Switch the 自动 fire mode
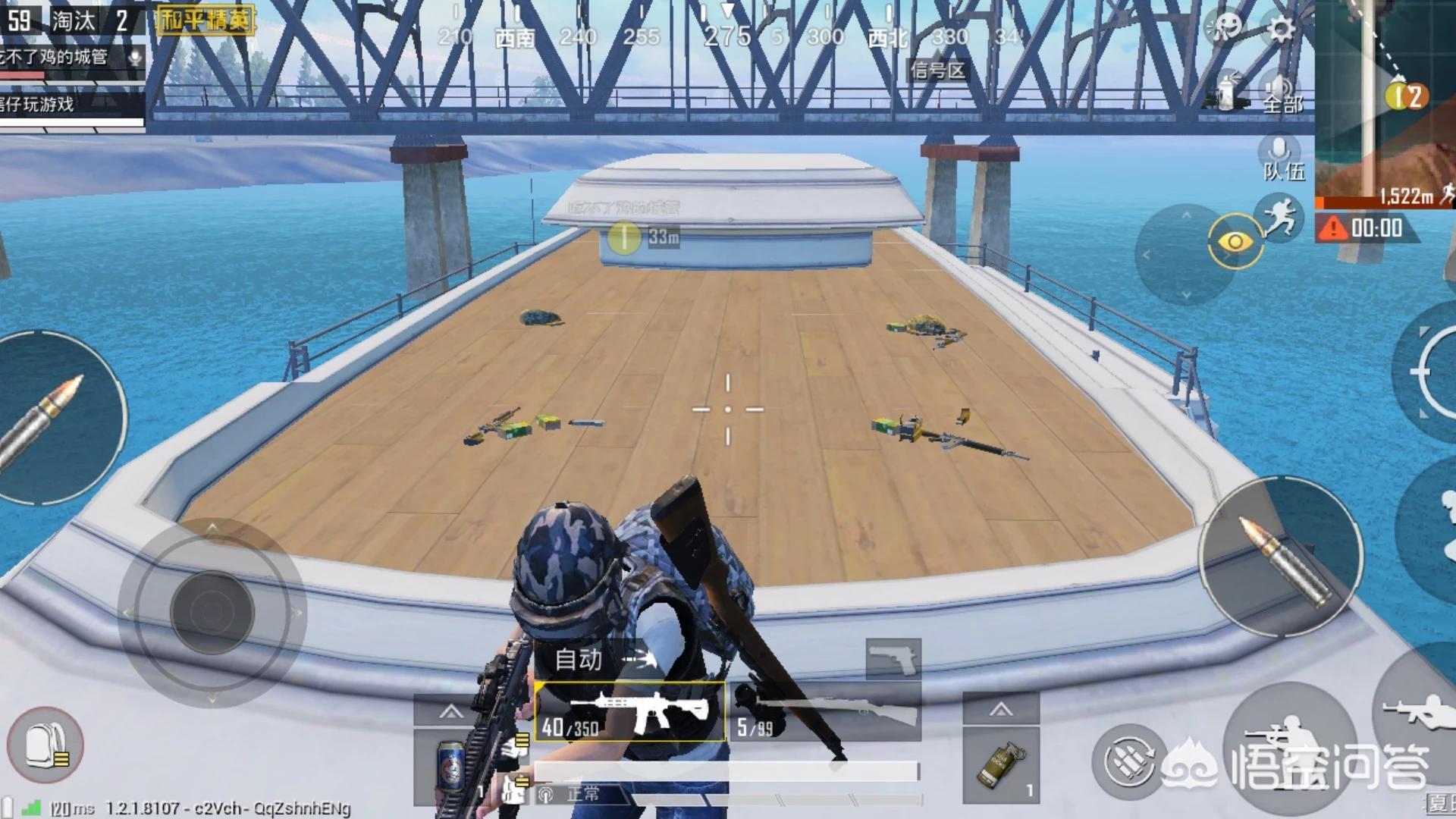The image size is (1456, 819). pyautogui.click(x=603, y=659)
